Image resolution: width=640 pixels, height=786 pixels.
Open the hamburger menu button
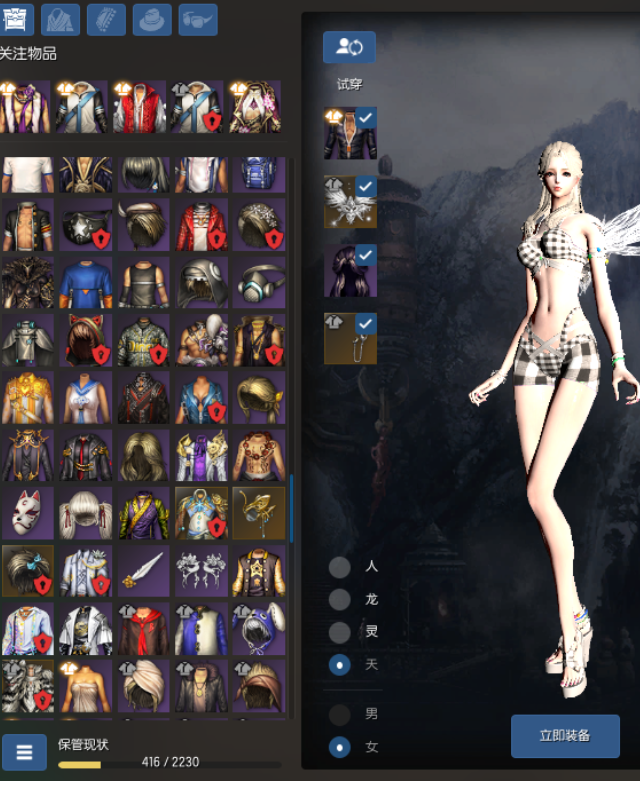23,751
